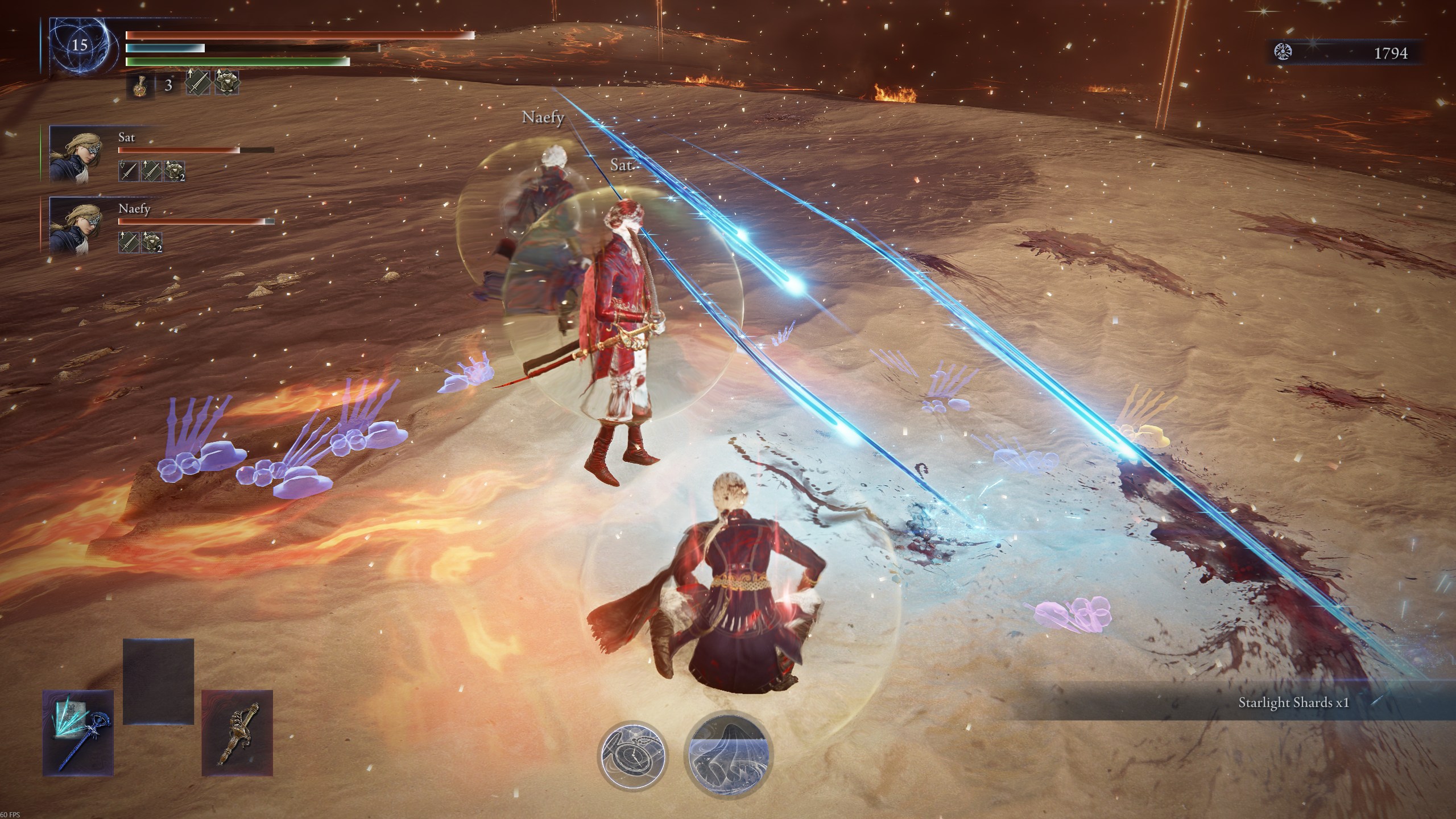Click the level 15 character emblem
The height and width of the screenshot is (819, 1456).
[x=80, y=45]
